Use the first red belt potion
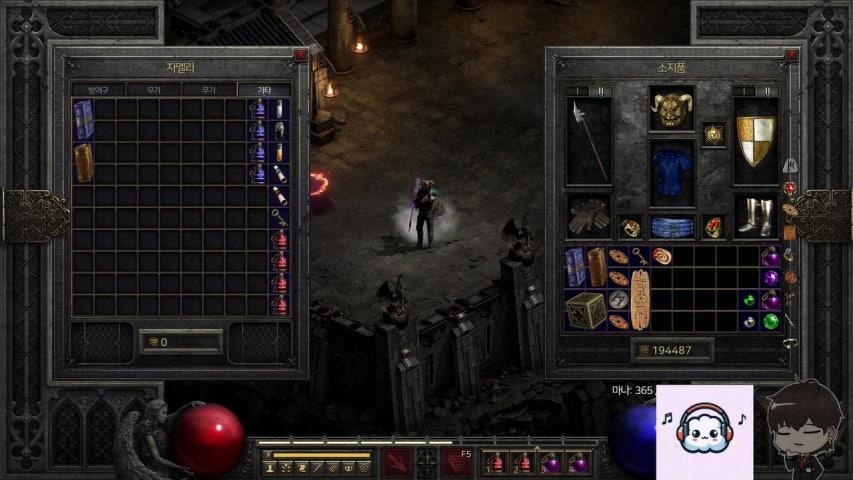The width and height of the screenshot is (853, 480). tap(495, 463)
